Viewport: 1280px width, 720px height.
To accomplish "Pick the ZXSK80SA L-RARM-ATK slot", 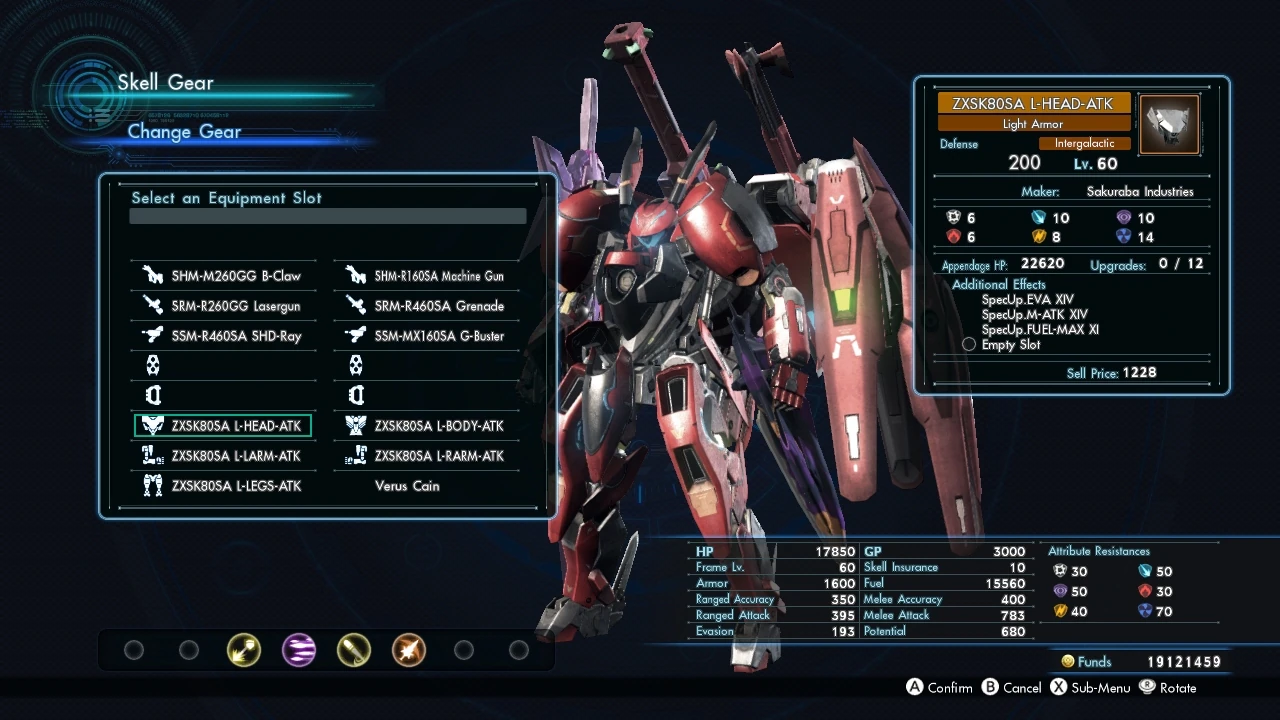I will click(427, 456).
